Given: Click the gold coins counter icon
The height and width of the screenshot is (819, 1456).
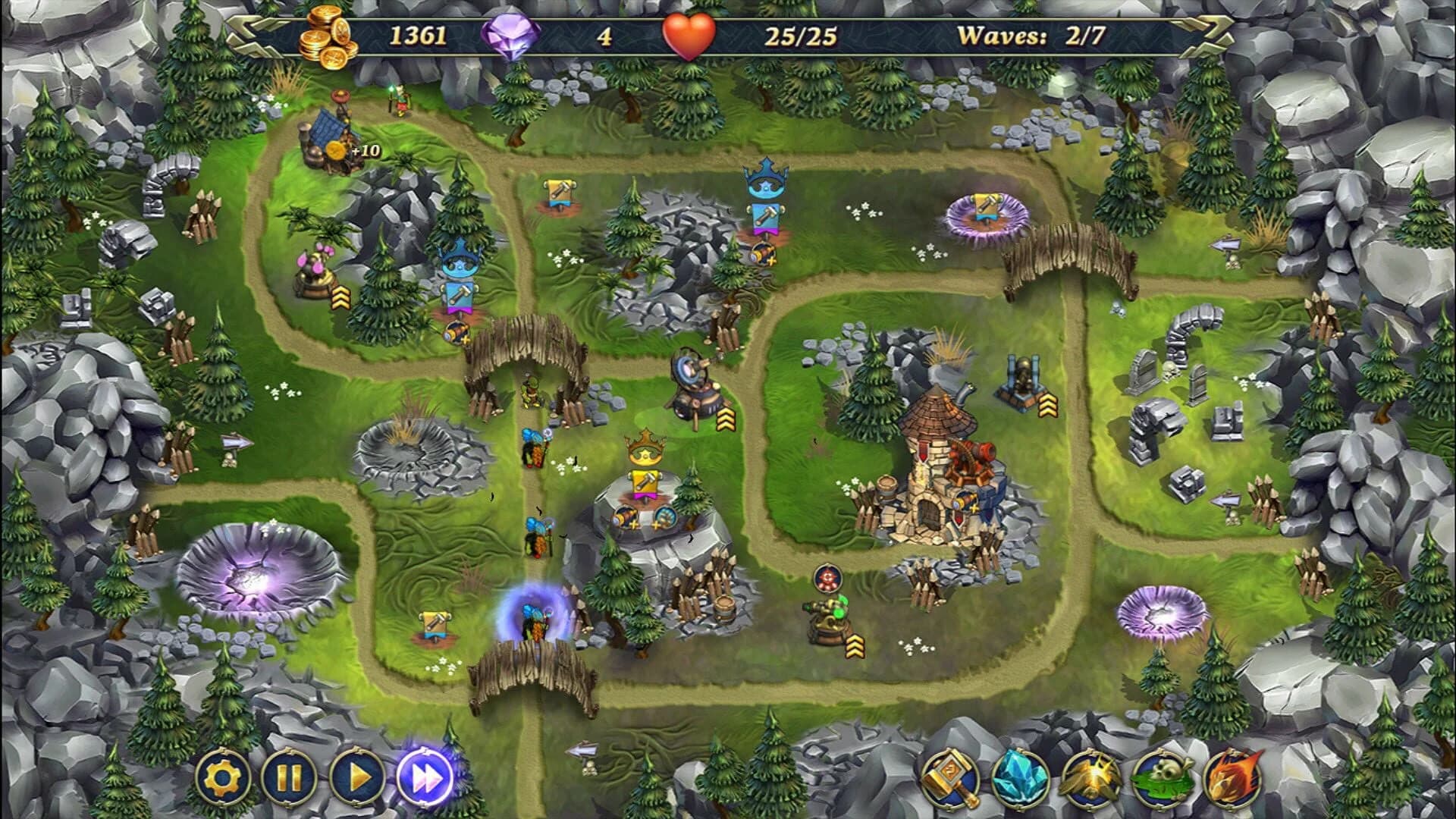Looking at the screenshot, I should (328, 34).
